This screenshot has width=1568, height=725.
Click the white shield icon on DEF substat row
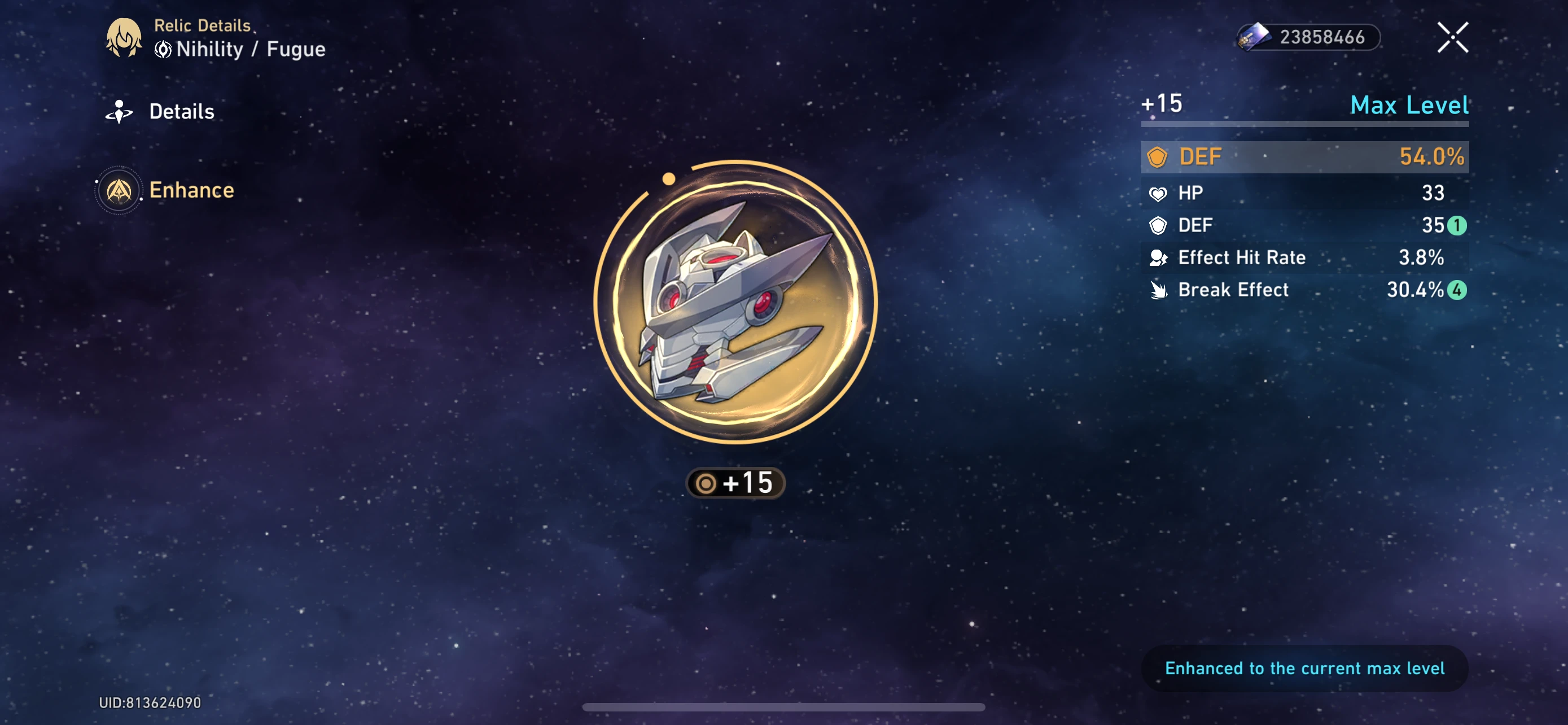1157,225
